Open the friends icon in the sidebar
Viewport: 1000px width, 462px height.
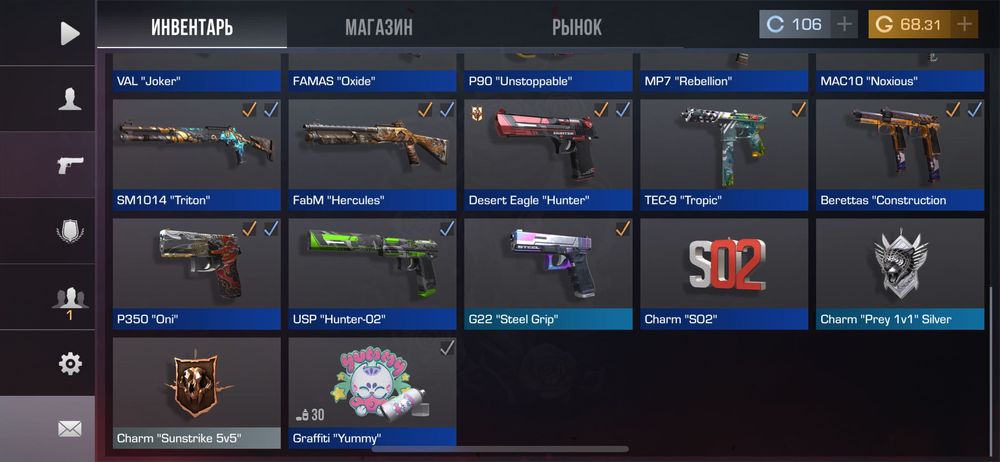point(69,297)
